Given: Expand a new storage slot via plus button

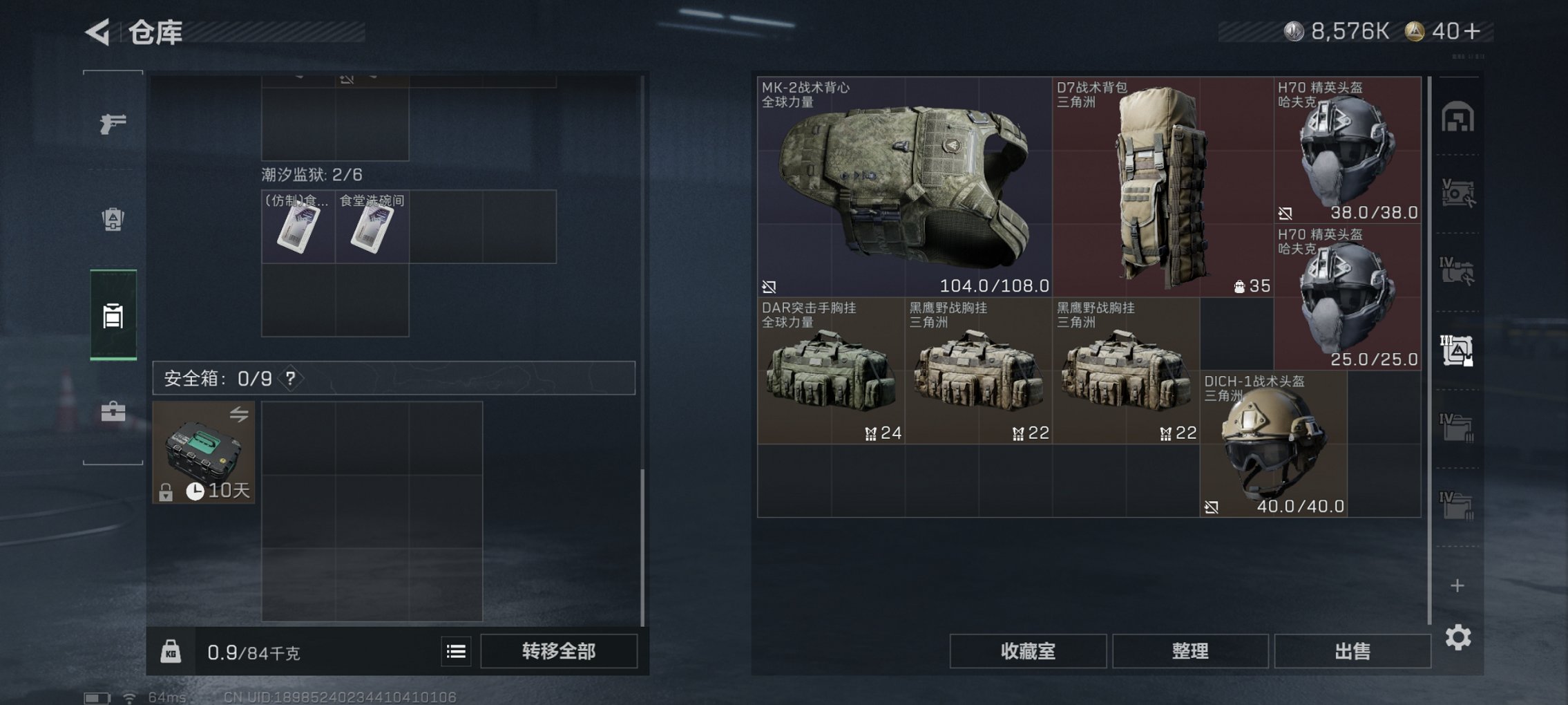Looking at the screenshot, I should 1457,585.
